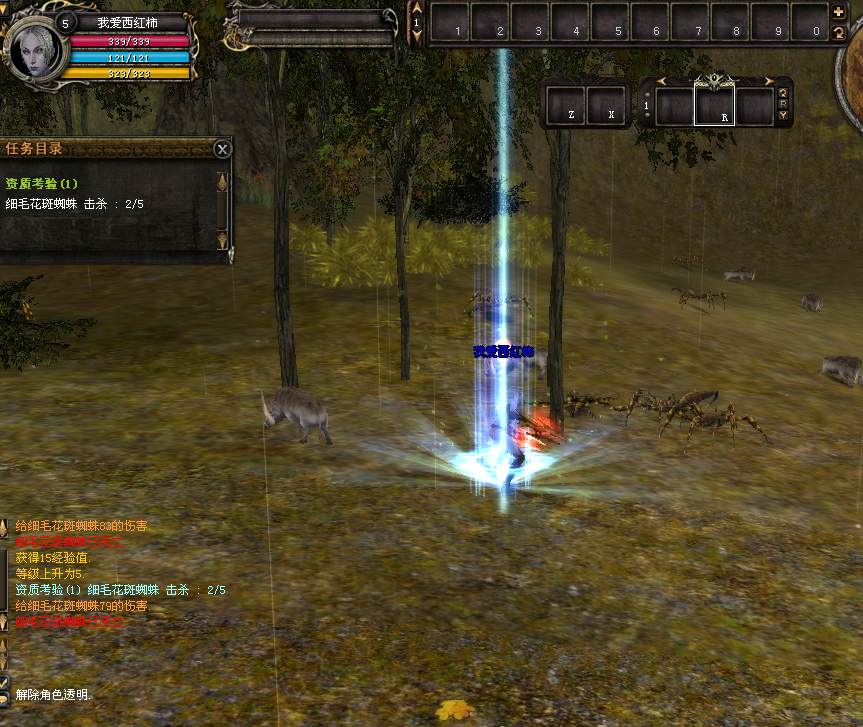Select hotbar slot number 0
The width and height of the screenshot is (863, 727).
[x=810, y=22]
